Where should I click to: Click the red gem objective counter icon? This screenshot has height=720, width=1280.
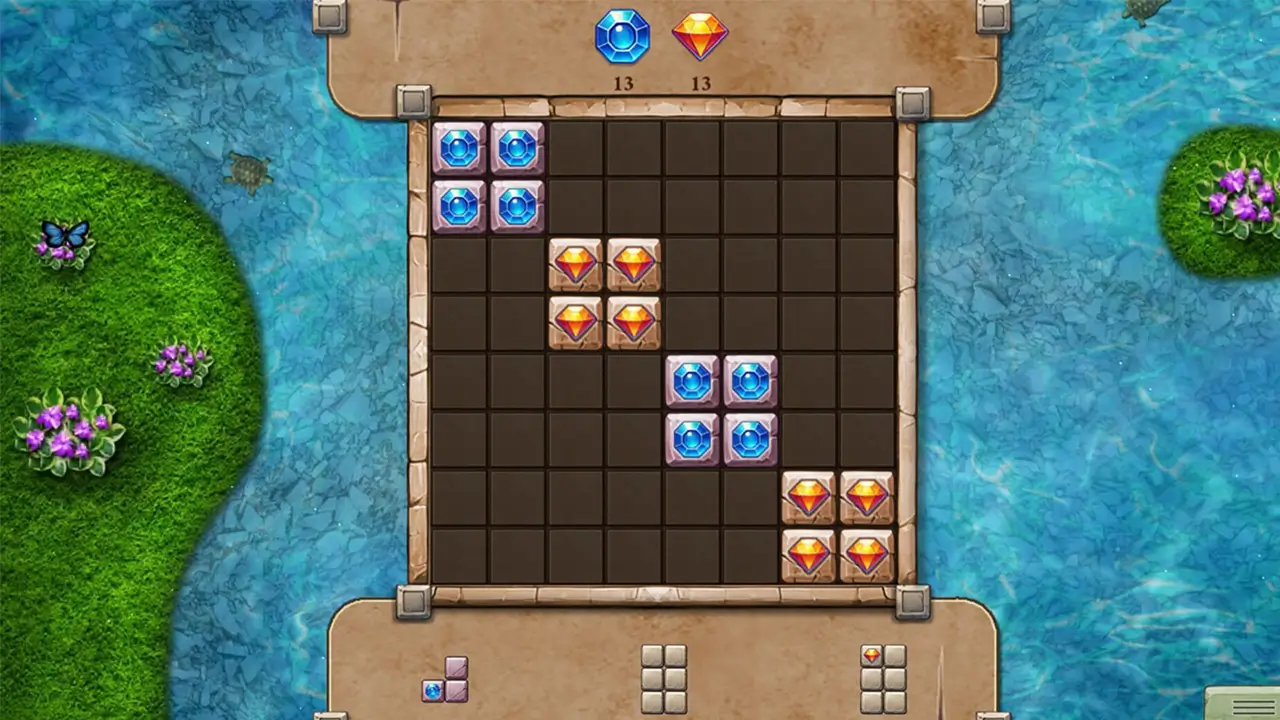point(700,37)
